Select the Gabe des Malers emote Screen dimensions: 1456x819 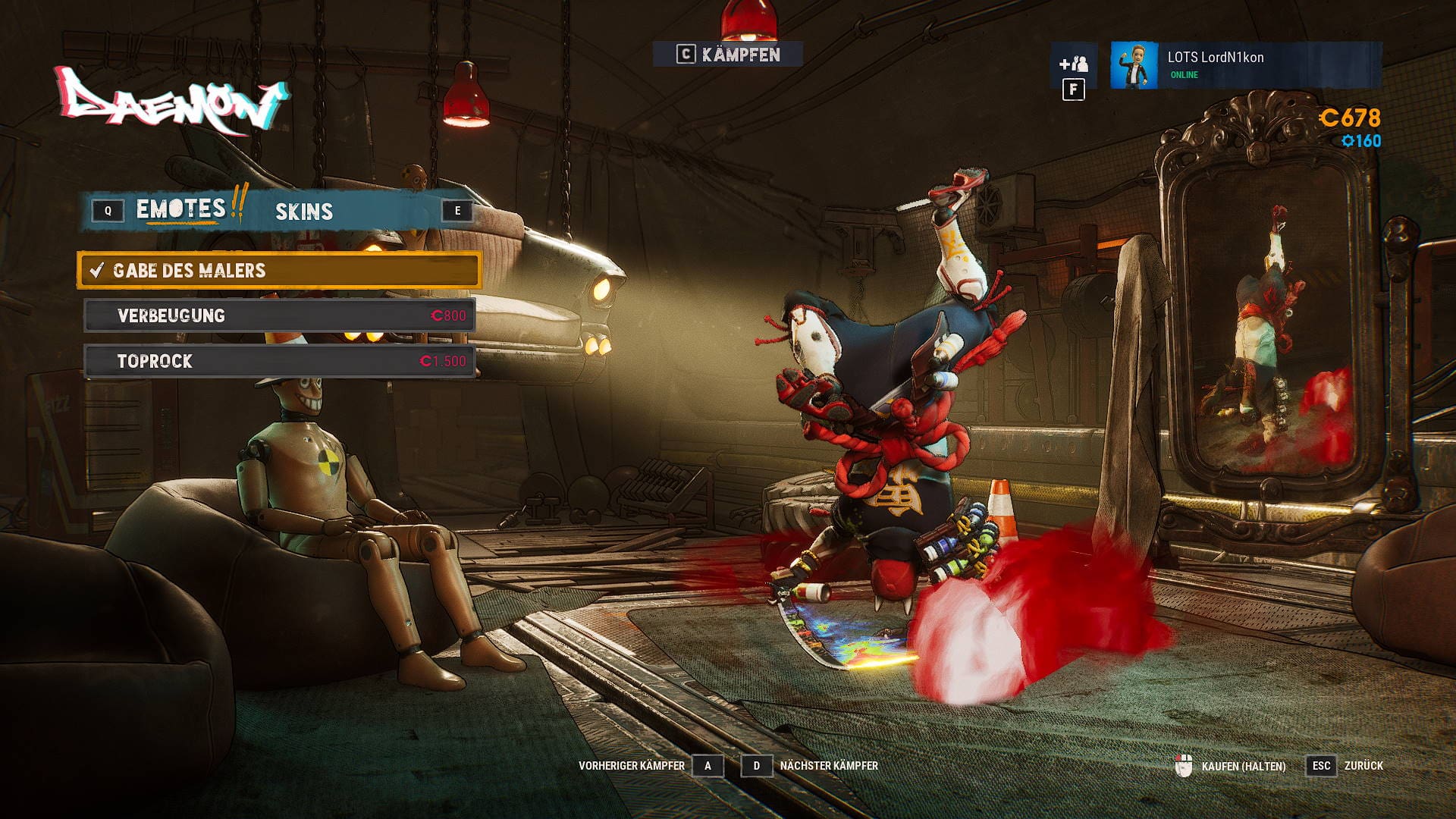coord(279,271)
